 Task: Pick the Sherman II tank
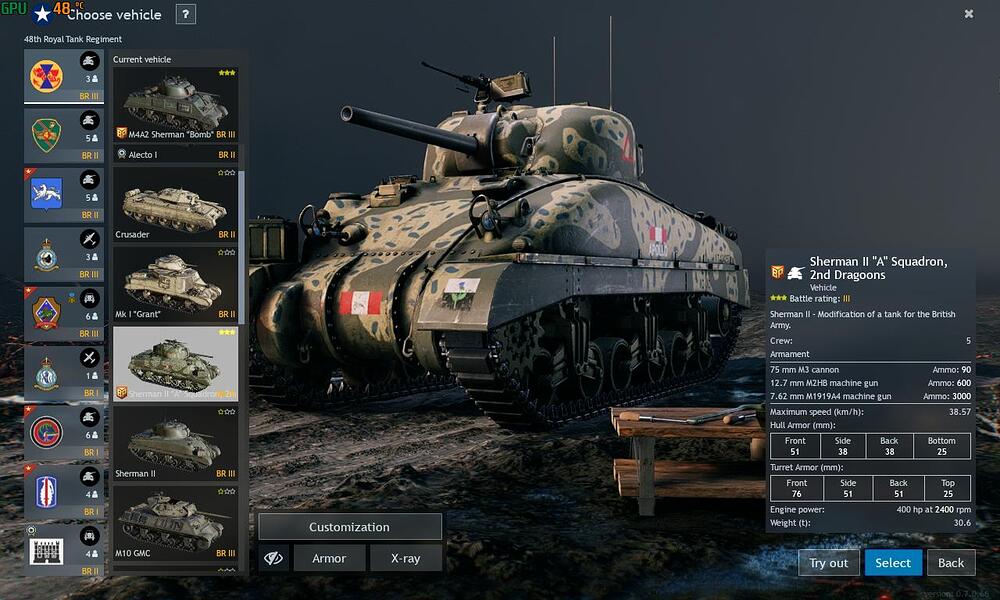point(175,443)
